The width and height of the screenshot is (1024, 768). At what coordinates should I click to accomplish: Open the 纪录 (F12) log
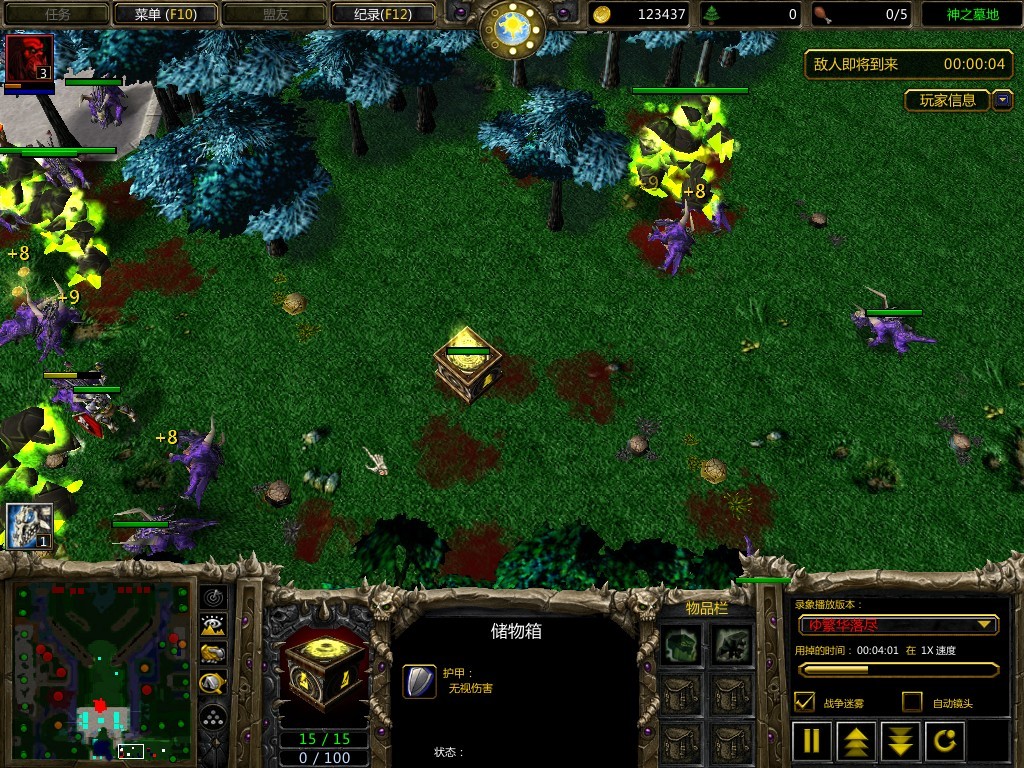coord(383,14)
